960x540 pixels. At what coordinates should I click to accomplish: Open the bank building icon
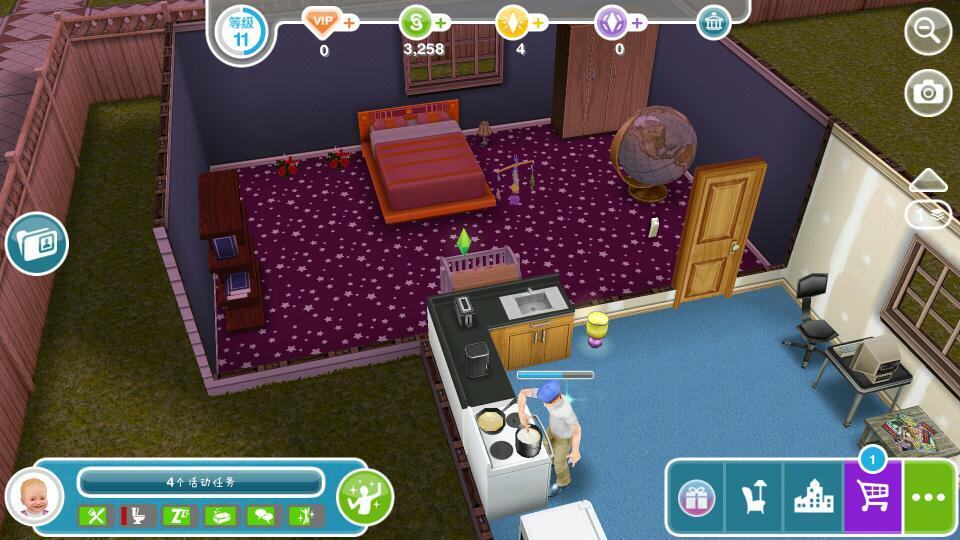[x=713, y=22]
